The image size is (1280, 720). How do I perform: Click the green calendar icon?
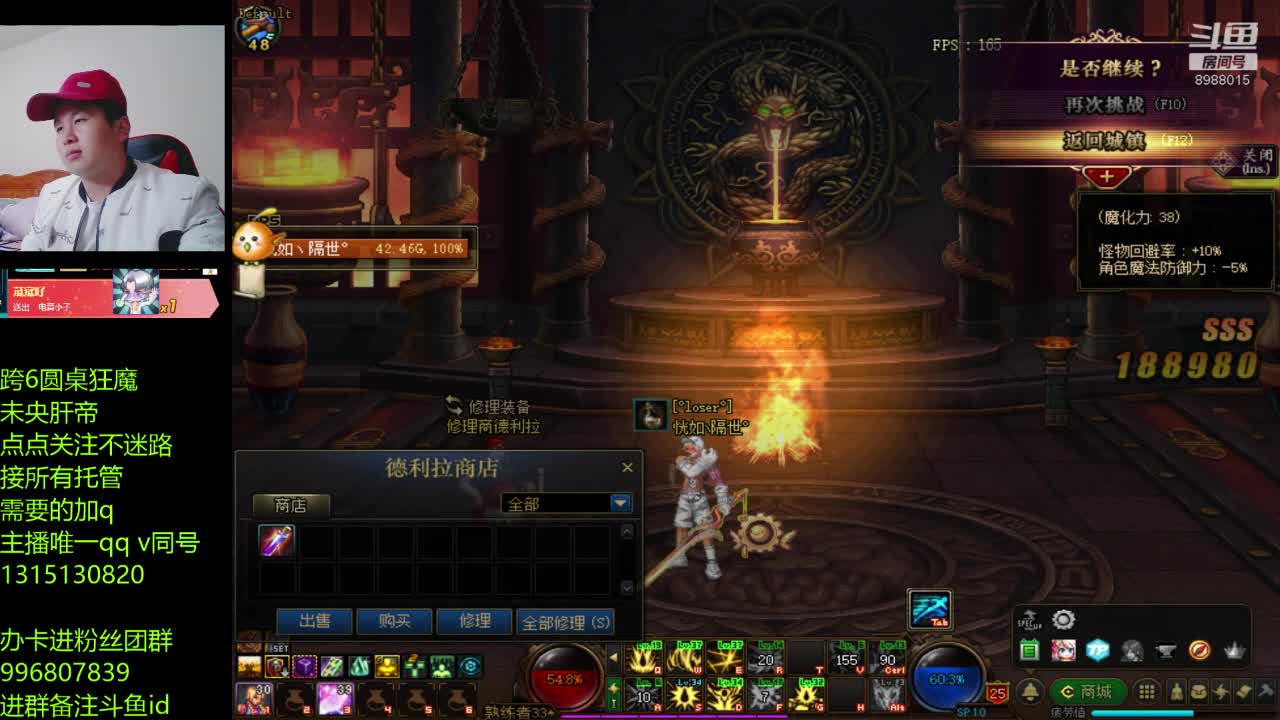pos(1029,650)
